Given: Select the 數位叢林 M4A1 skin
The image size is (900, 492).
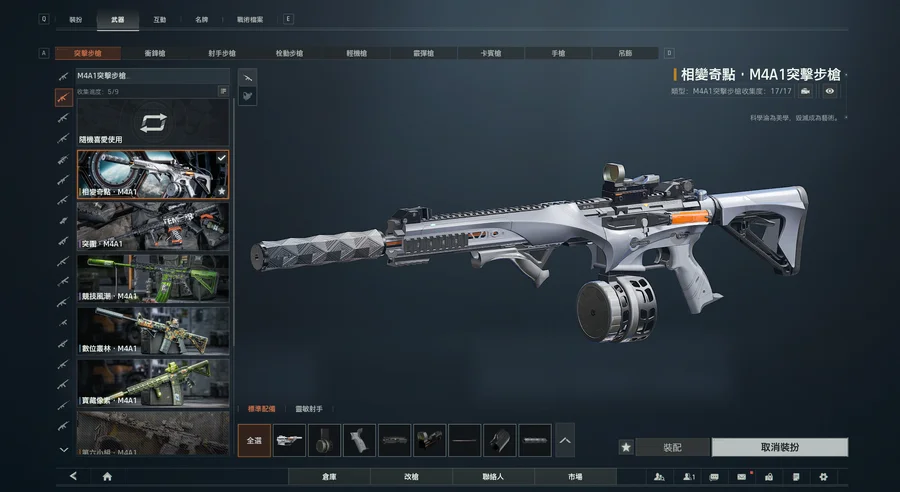Looking at the screenshot, I should pos(153,331).
